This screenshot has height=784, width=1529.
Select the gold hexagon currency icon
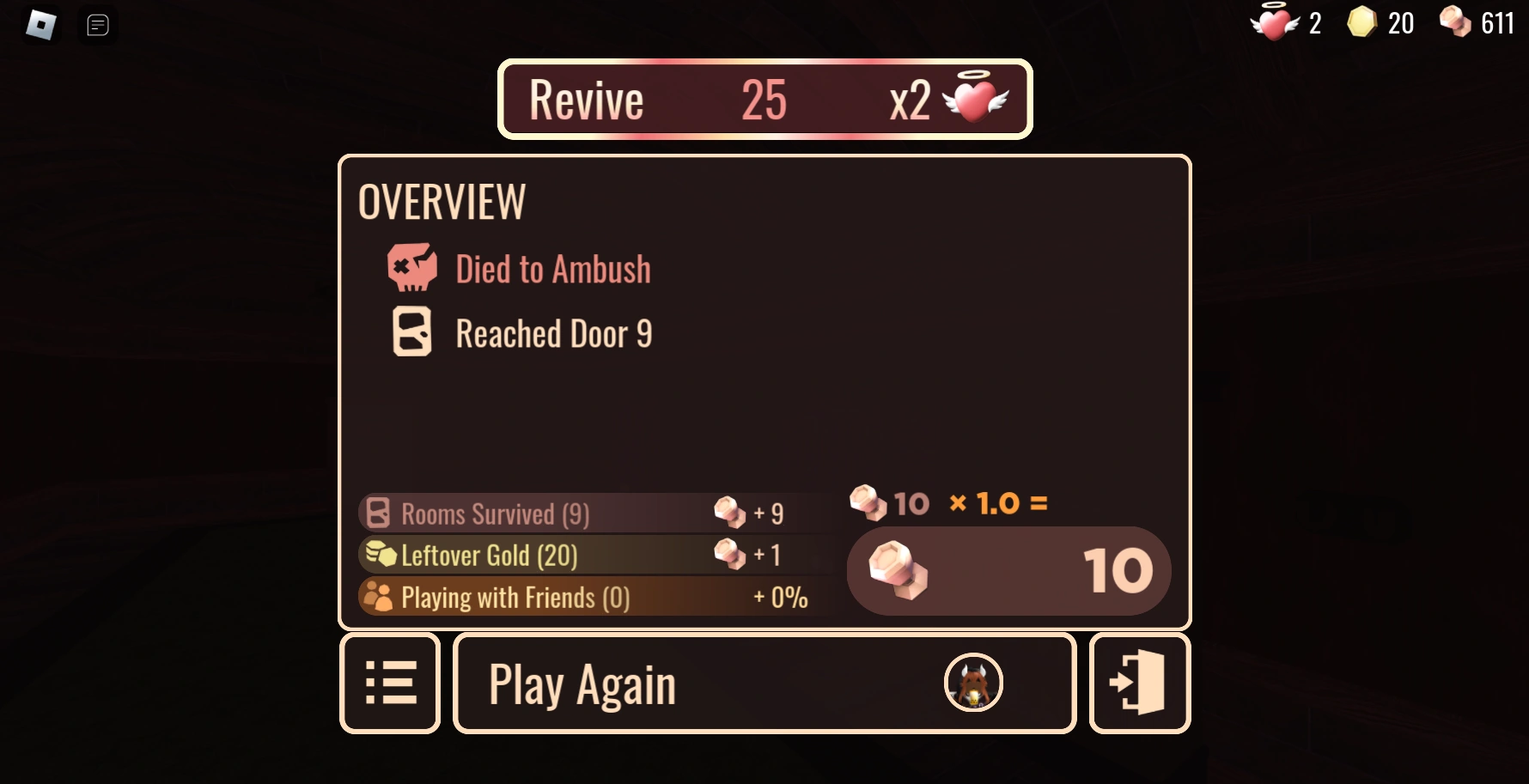coord(1362,23)
